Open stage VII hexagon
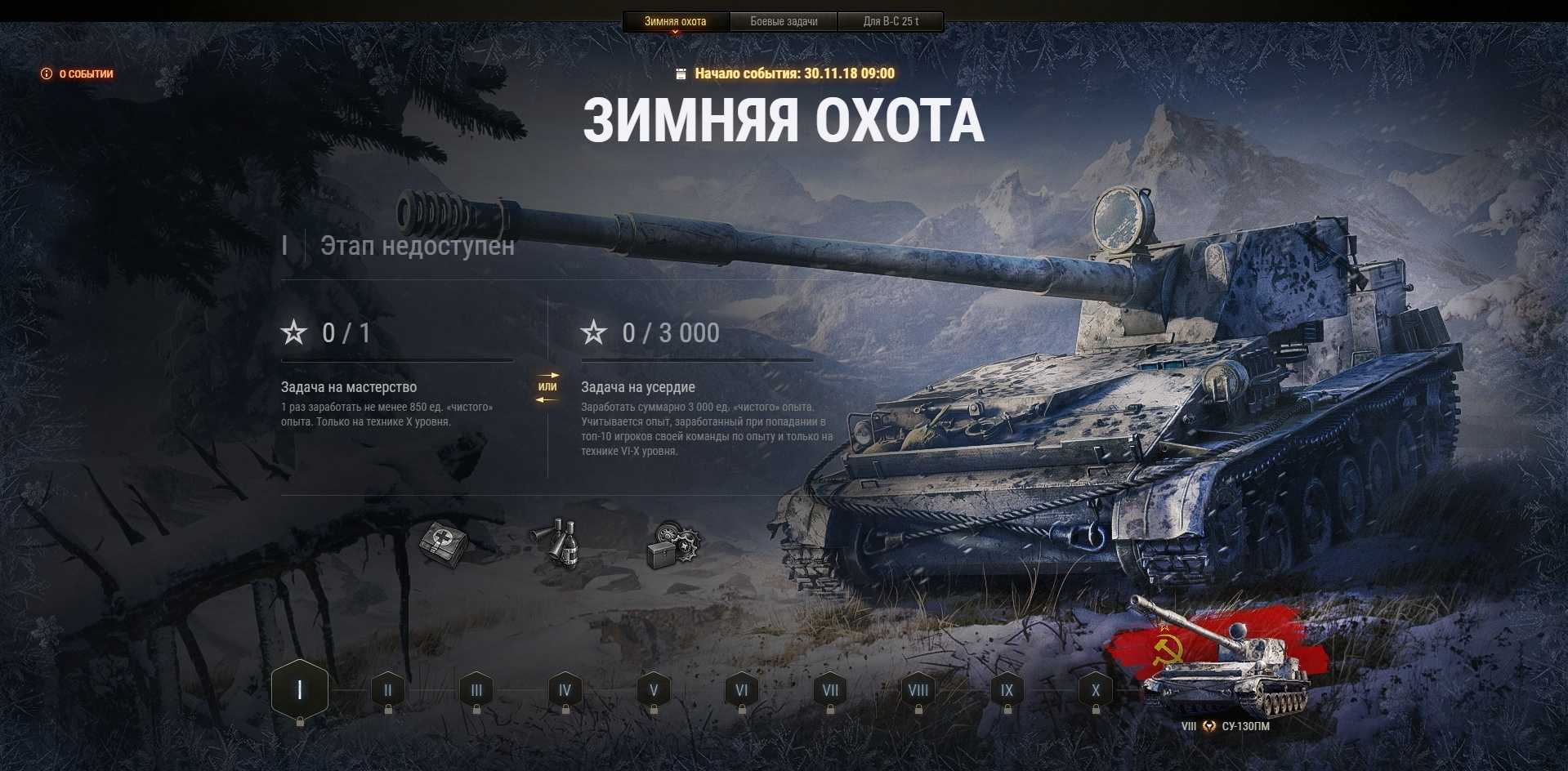The height and width of the screenshot is (771, 1568). (830, 690)
